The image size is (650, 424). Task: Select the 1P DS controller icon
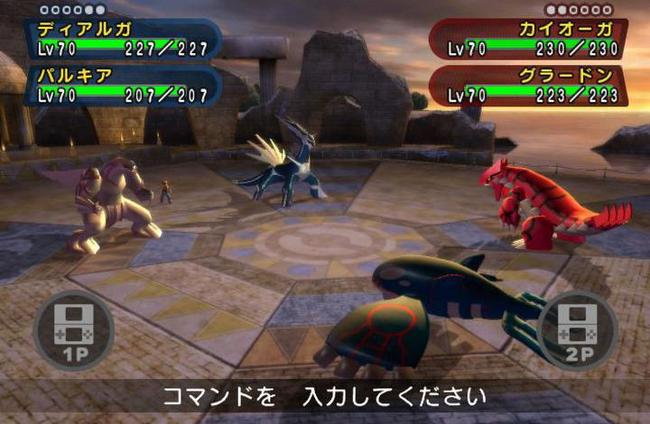pyautogui.click(x=73, y=329)
